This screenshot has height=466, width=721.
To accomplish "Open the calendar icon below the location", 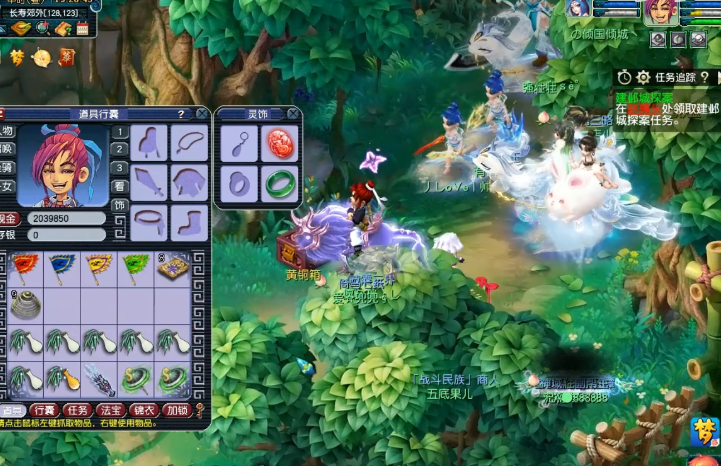I will [x=83, y=30].
